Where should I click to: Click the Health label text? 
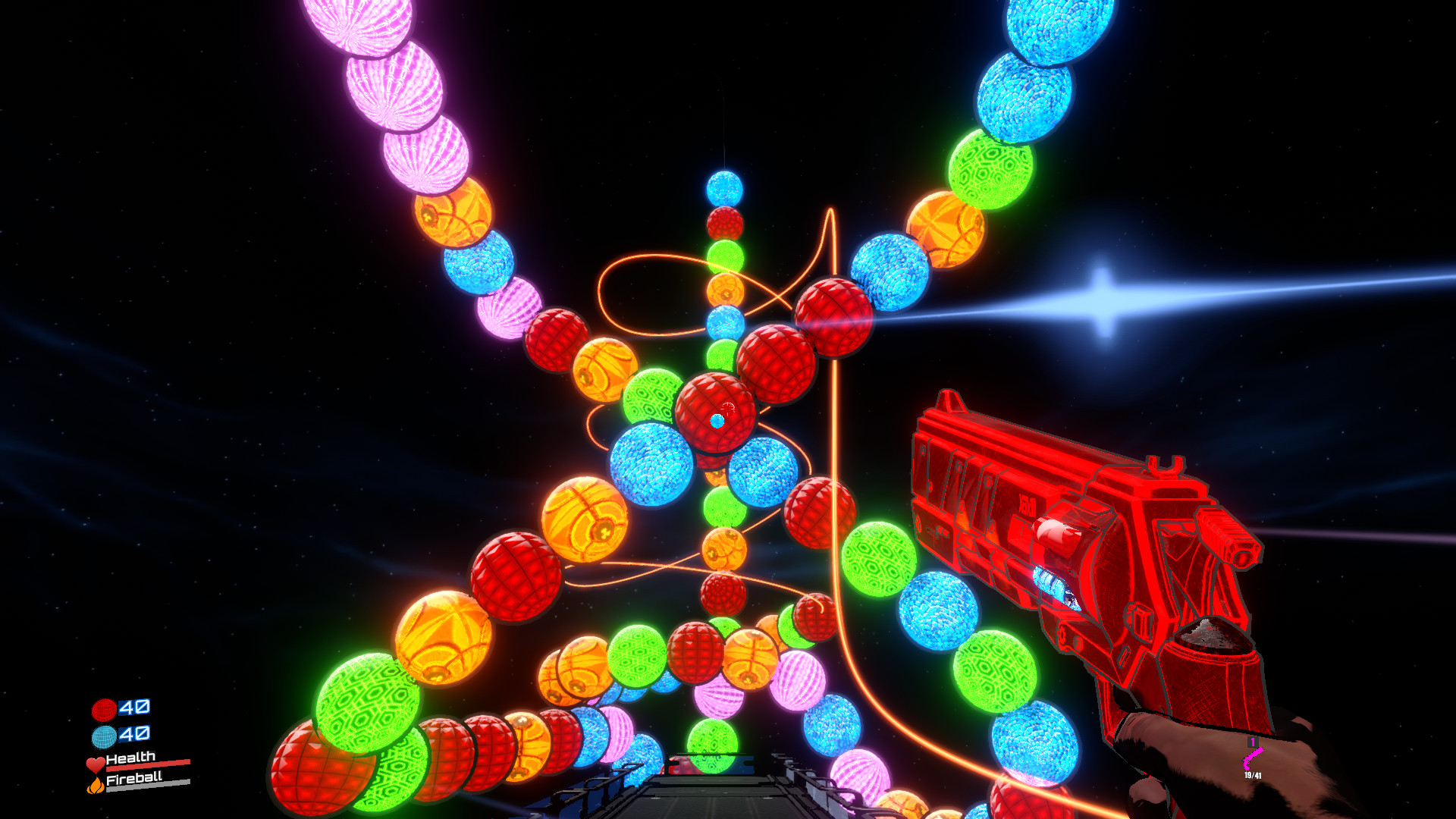coord(130,758)
